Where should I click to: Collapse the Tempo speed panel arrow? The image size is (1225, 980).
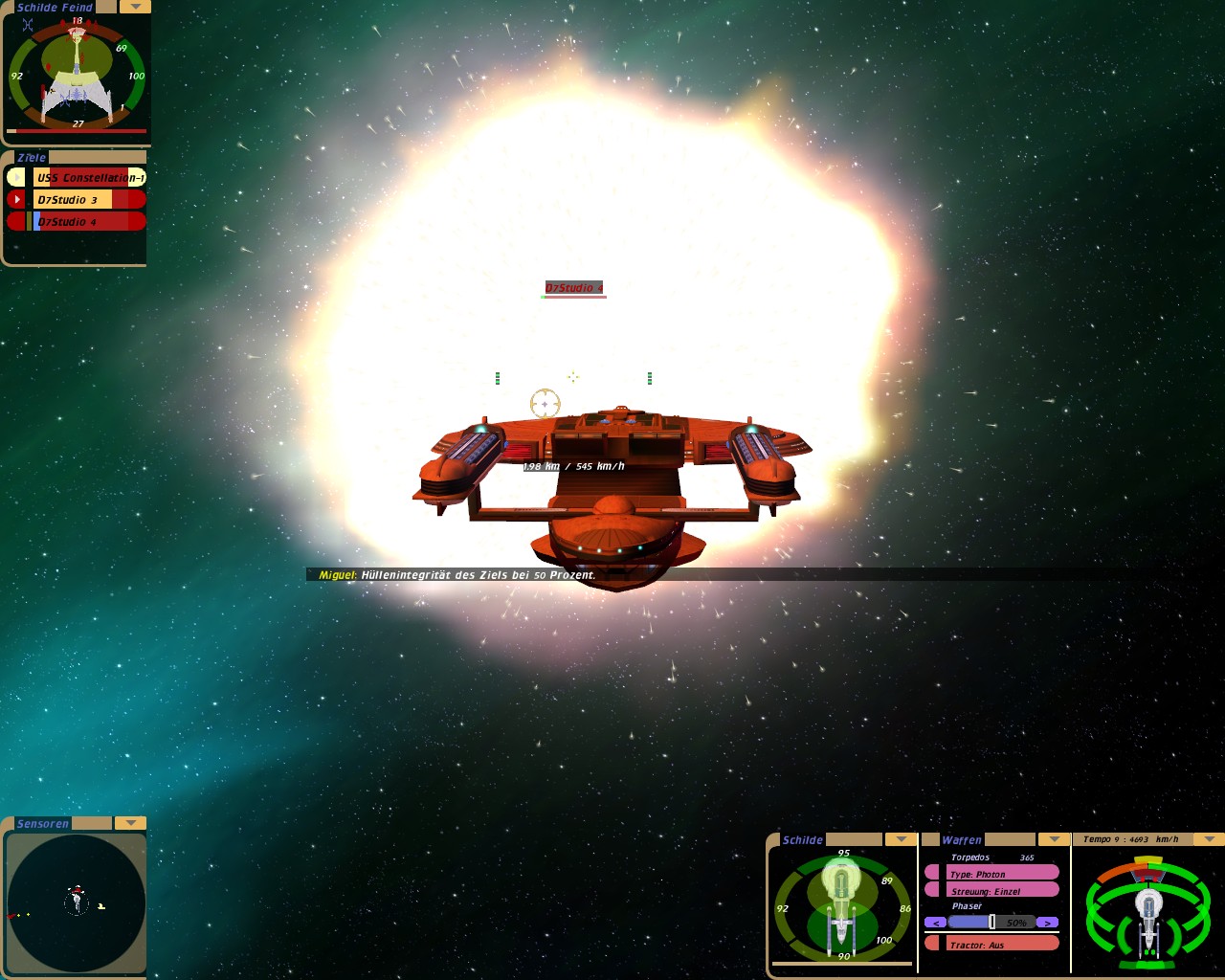1209,839
